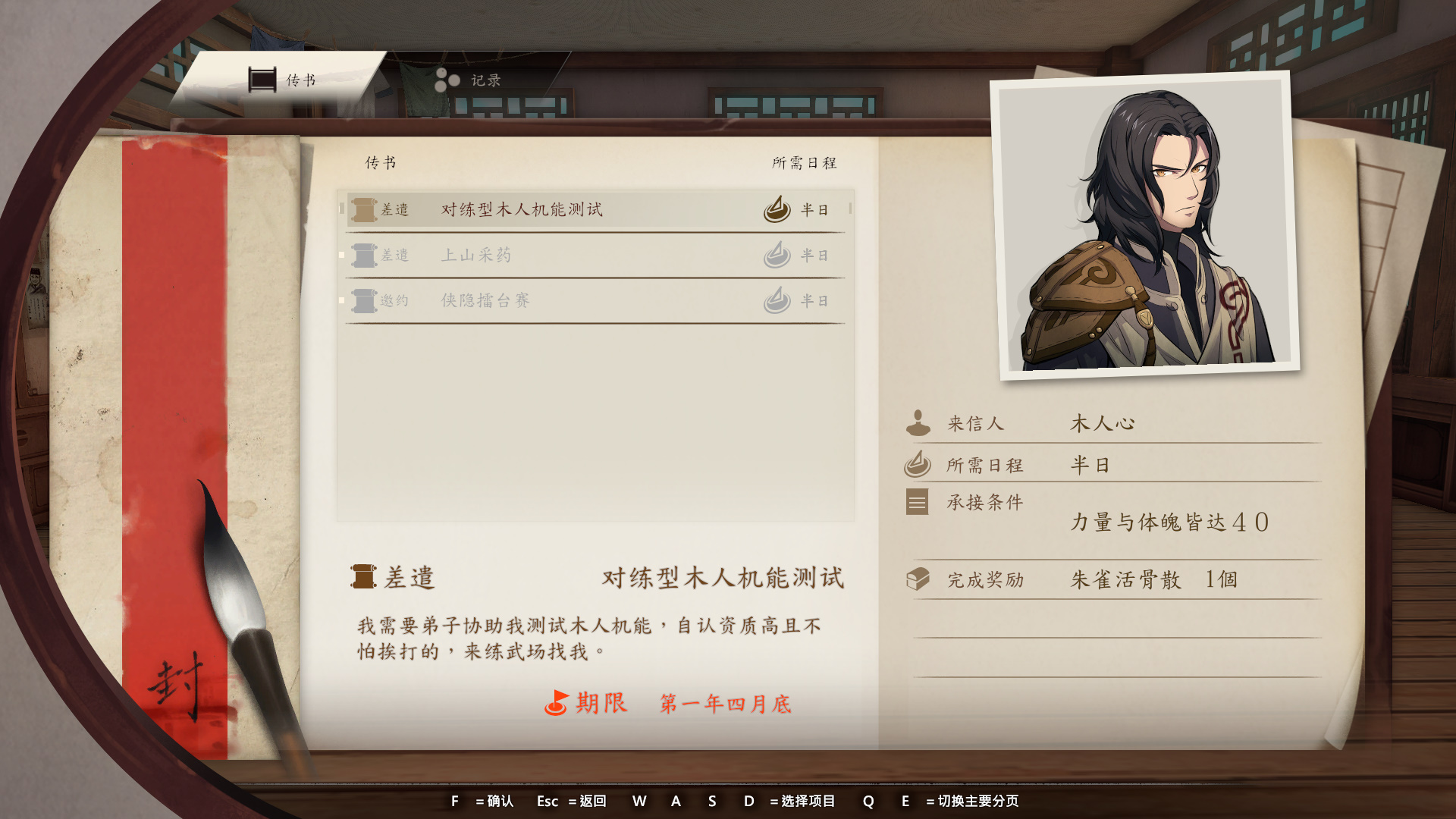Click the required schedule icon beside 所需日程
This screenshot has width=1456, height=819.
[x=918, y=464]
